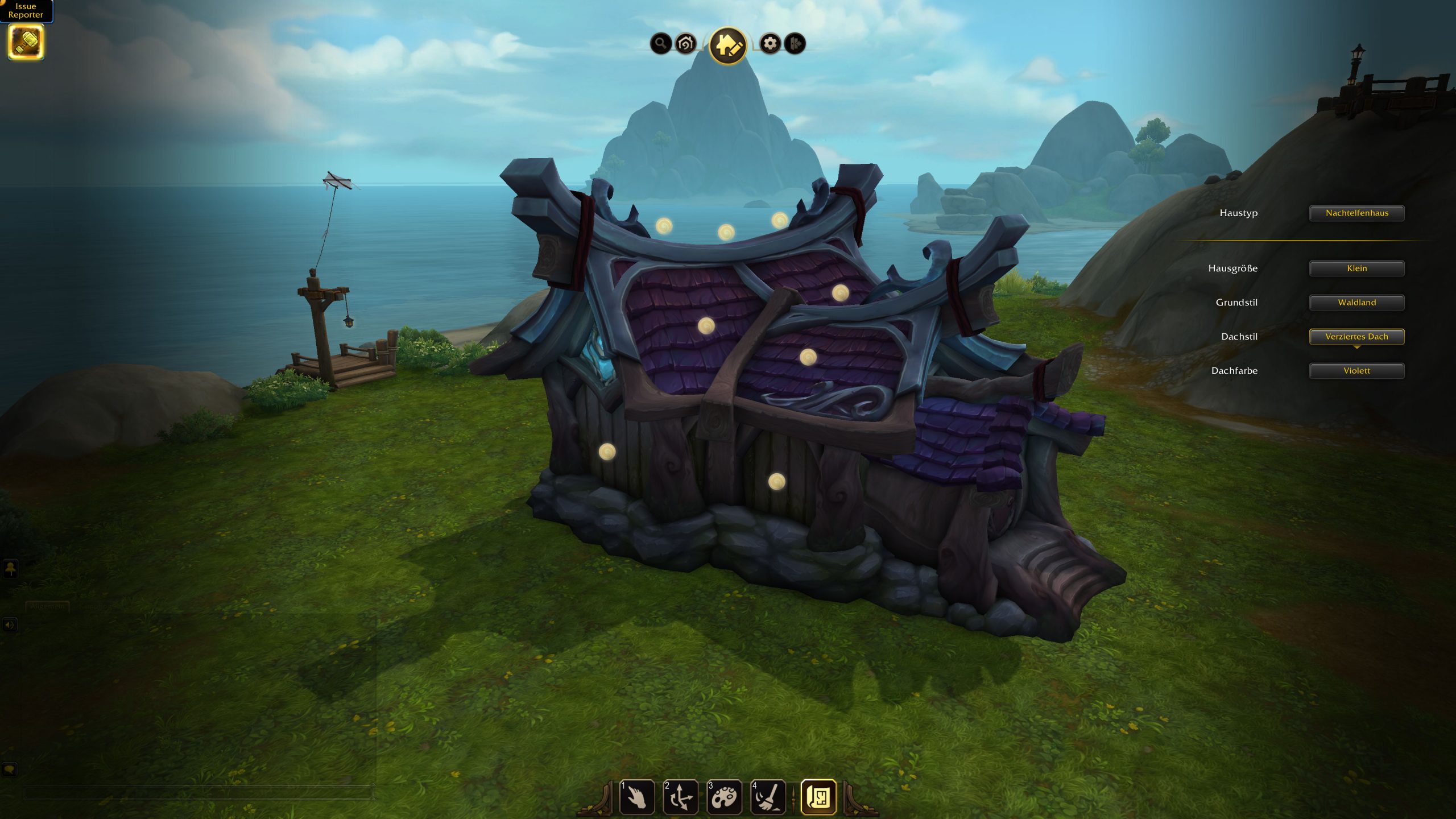Viewport: 1456px width, 819px height.
Task: Select the Verziertes Dach roof style dropdown
Action: pyautogui.click(x=1356, y=337)
